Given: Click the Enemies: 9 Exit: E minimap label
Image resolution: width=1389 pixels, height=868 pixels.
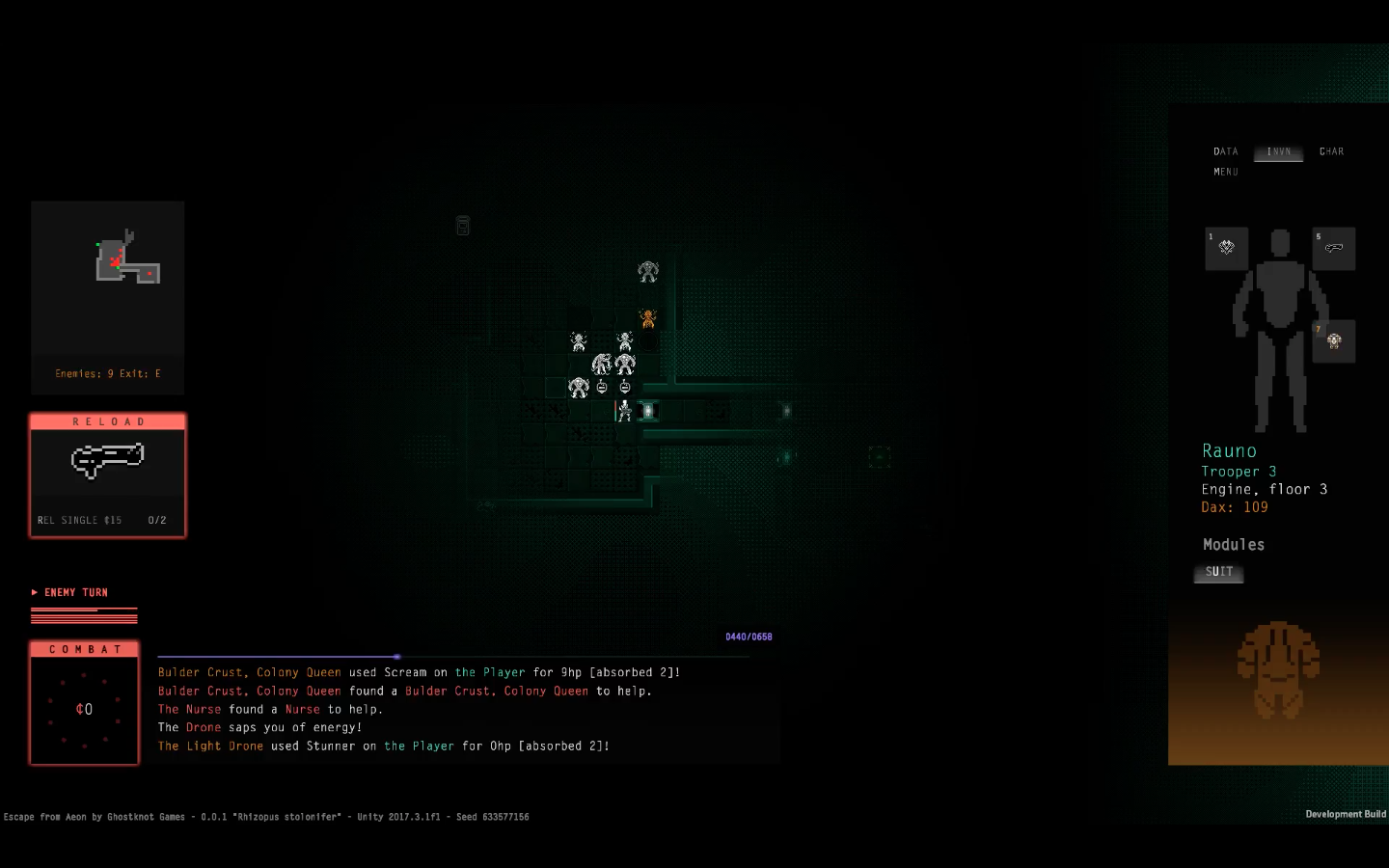Looking at the screenshot, I should pyautogui.click(x=107, y=373).
